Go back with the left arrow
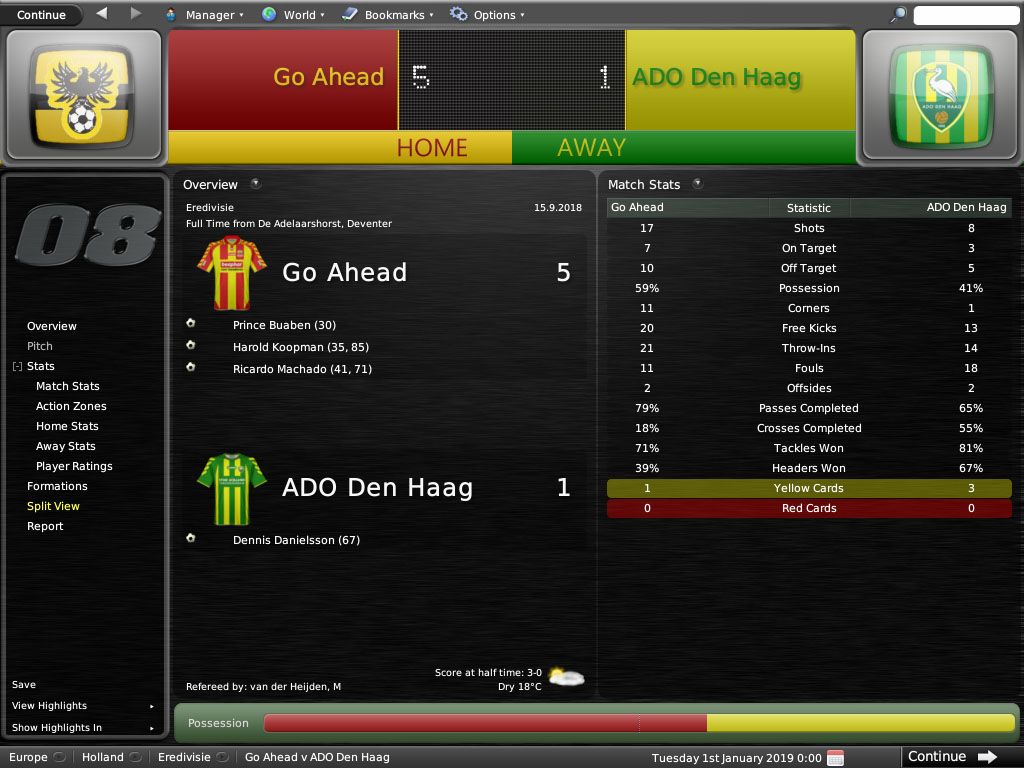 point(101,14)
